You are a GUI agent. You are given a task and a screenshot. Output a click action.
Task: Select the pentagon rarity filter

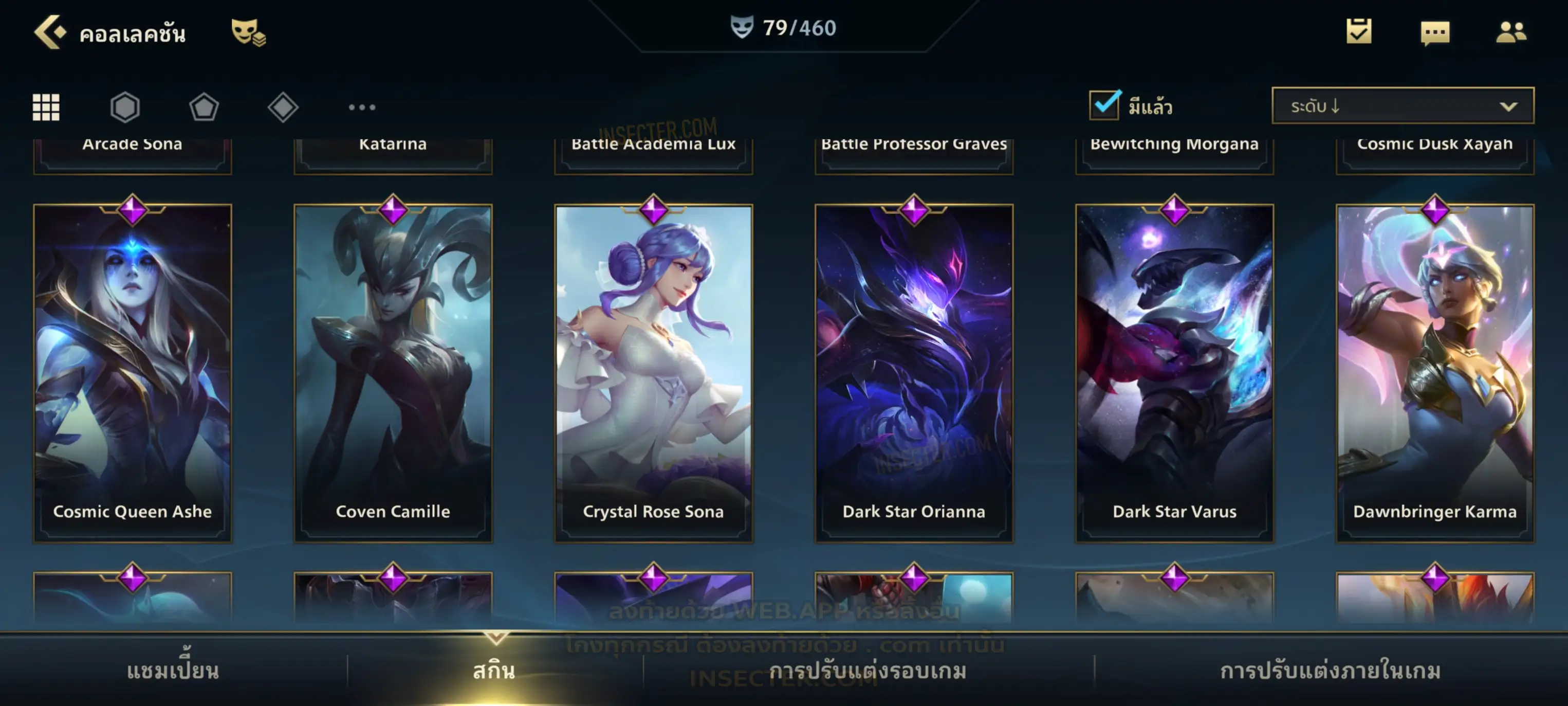(x=204, y=107)
